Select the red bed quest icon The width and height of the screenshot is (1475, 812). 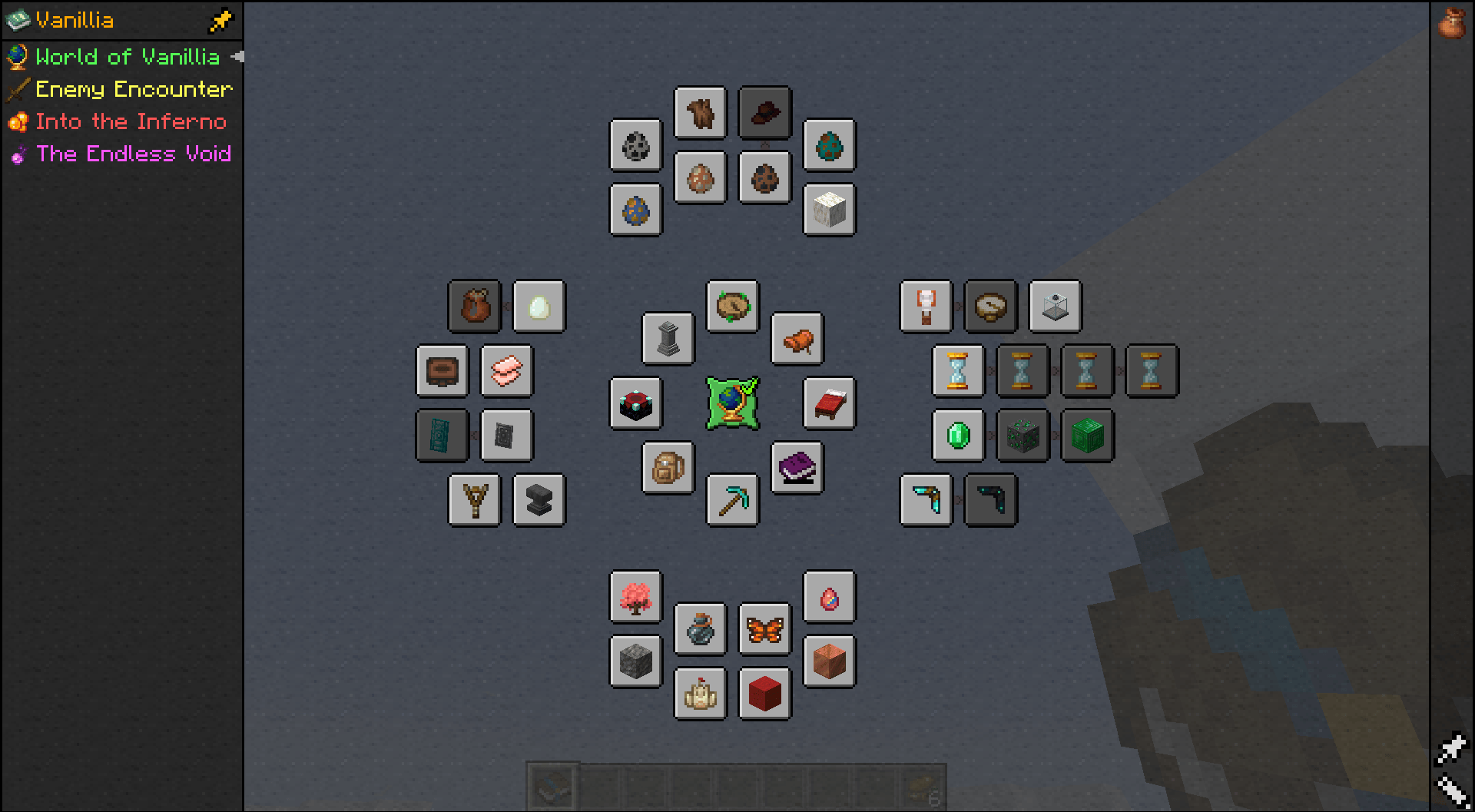tap(828, 403)
